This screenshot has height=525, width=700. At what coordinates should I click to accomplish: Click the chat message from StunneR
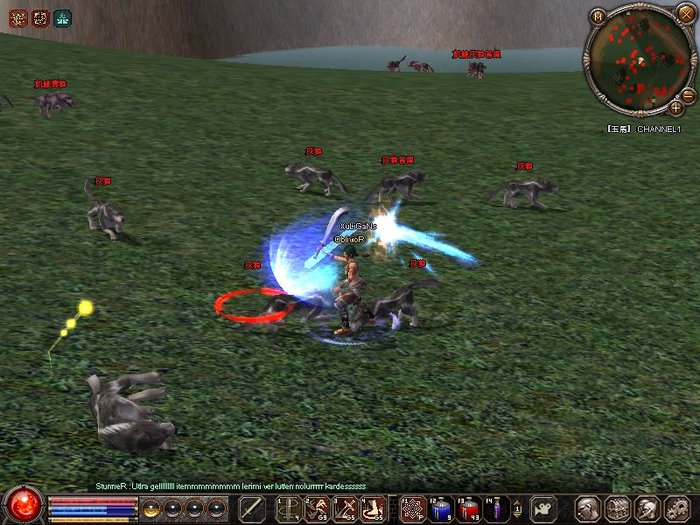pyautogui.click(x=230, y=486)
